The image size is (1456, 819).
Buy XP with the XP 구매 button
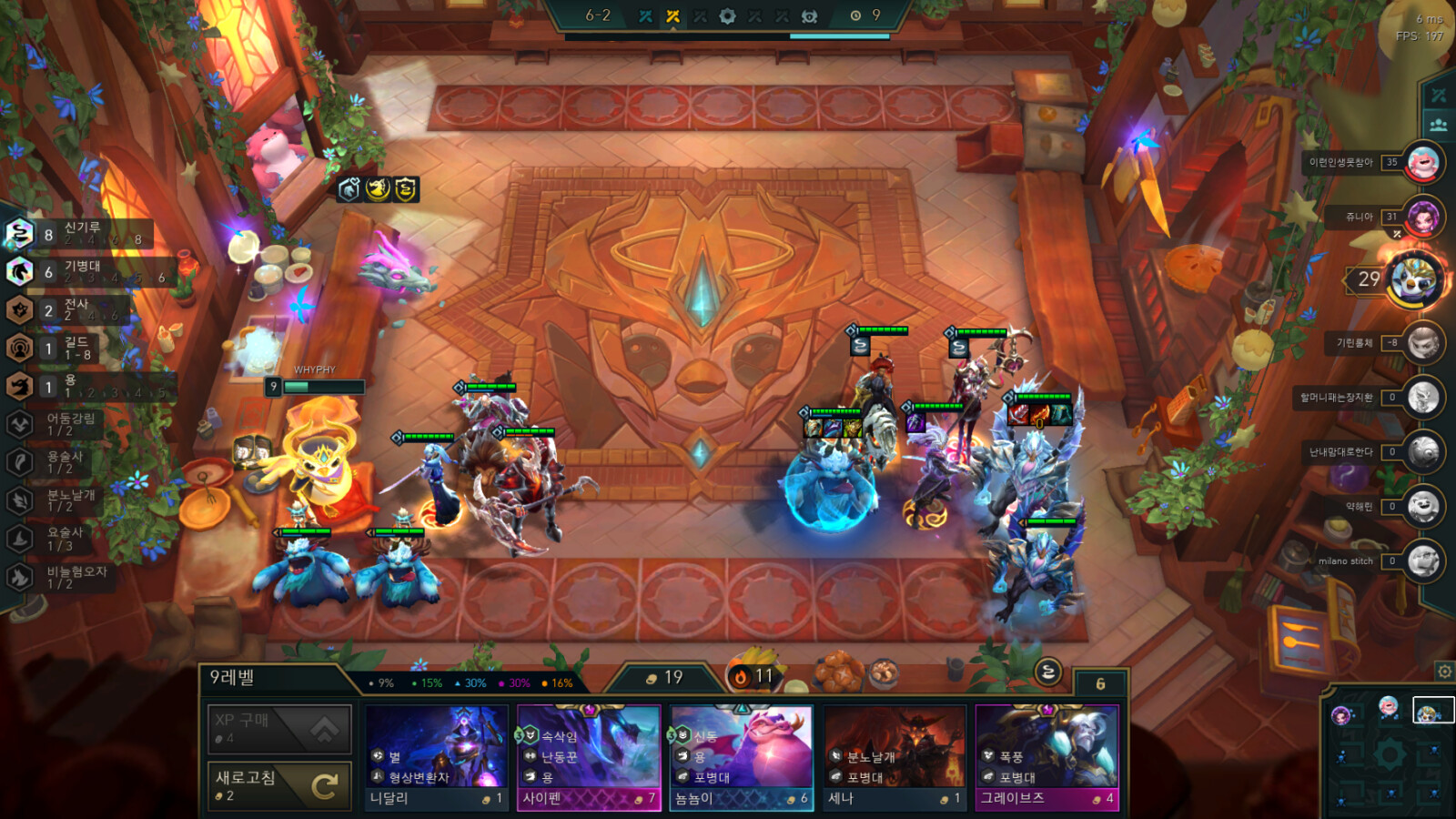click(x=279, y=728)
